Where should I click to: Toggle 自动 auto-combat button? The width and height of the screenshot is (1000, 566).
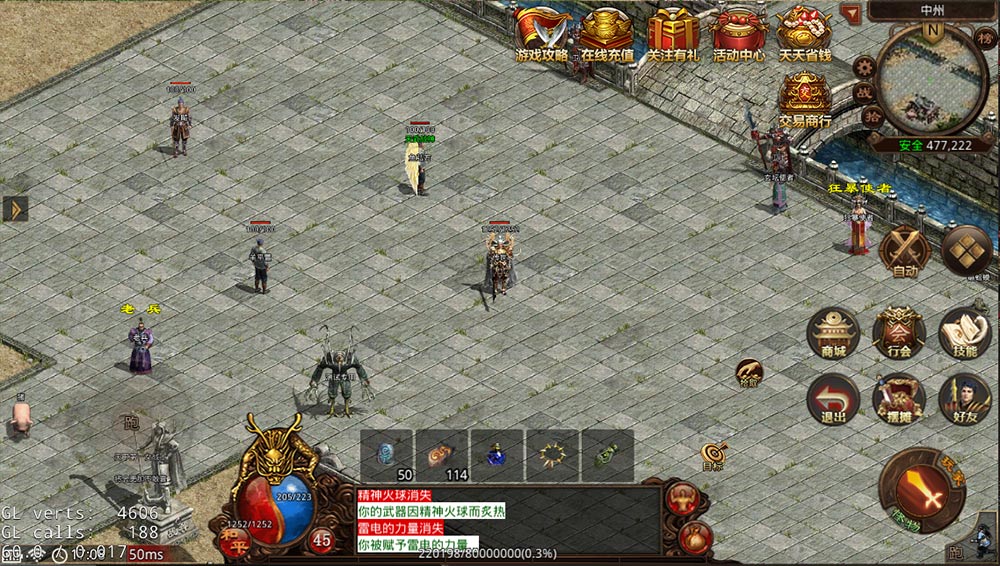[905, 250]
